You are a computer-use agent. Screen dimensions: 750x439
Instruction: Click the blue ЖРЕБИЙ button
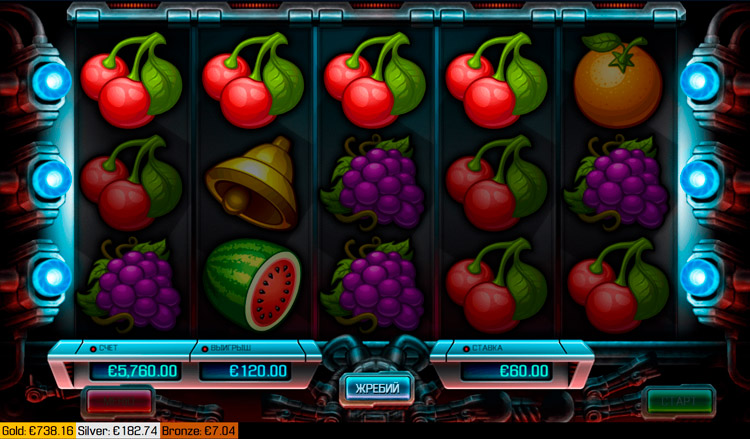(378, 387)
